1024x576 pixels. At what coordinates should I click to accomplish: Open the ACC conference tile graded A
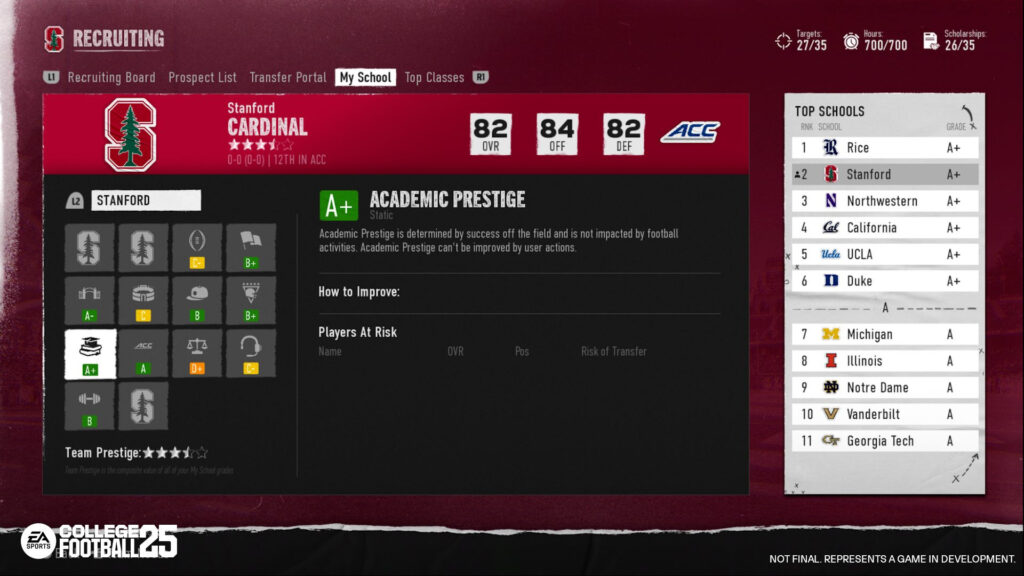point(143,354)
